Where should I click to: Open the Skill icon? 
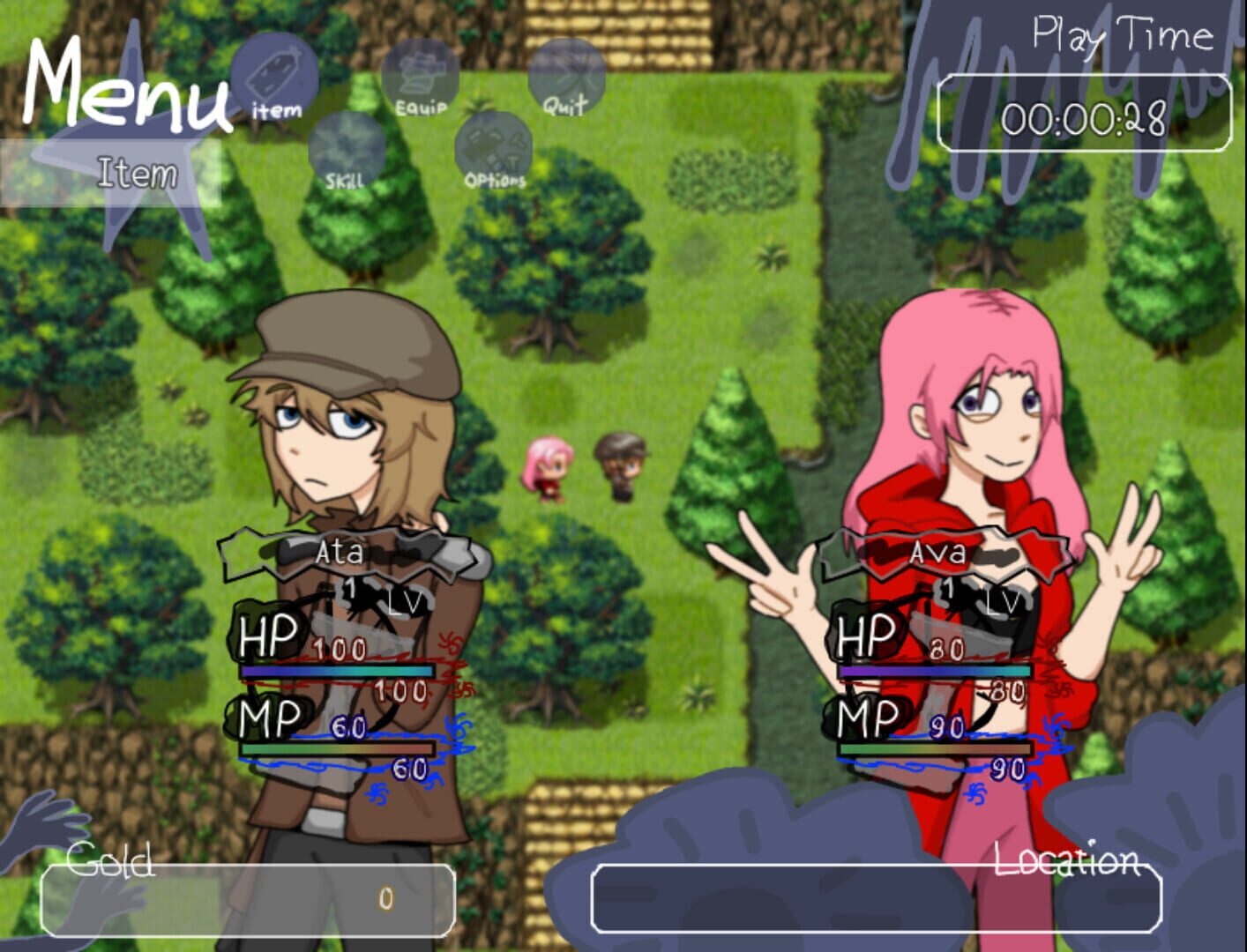346,150
